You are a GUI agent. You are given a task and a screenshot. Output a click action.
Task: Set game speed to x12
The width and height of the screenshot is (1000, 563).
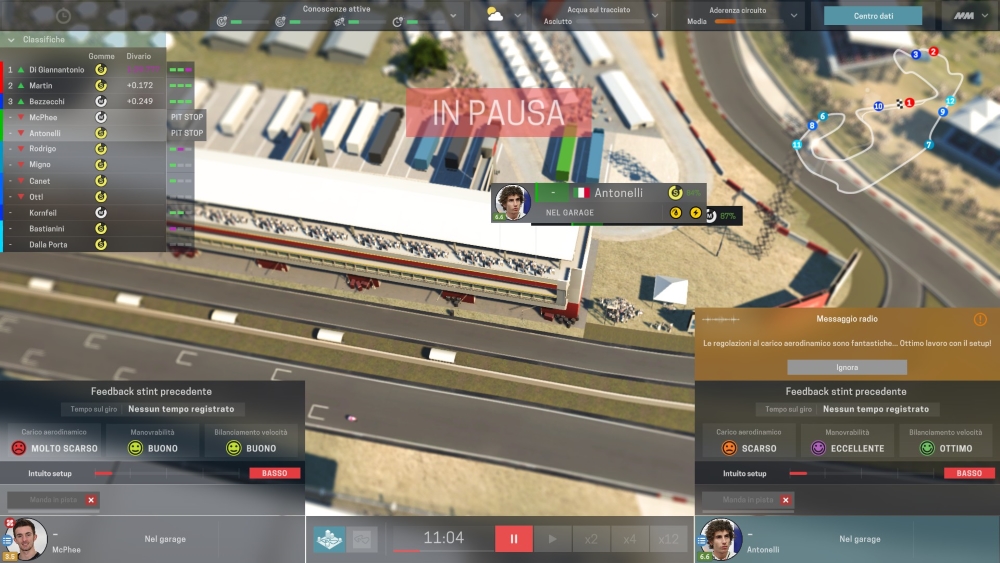[x=668, y=539]
